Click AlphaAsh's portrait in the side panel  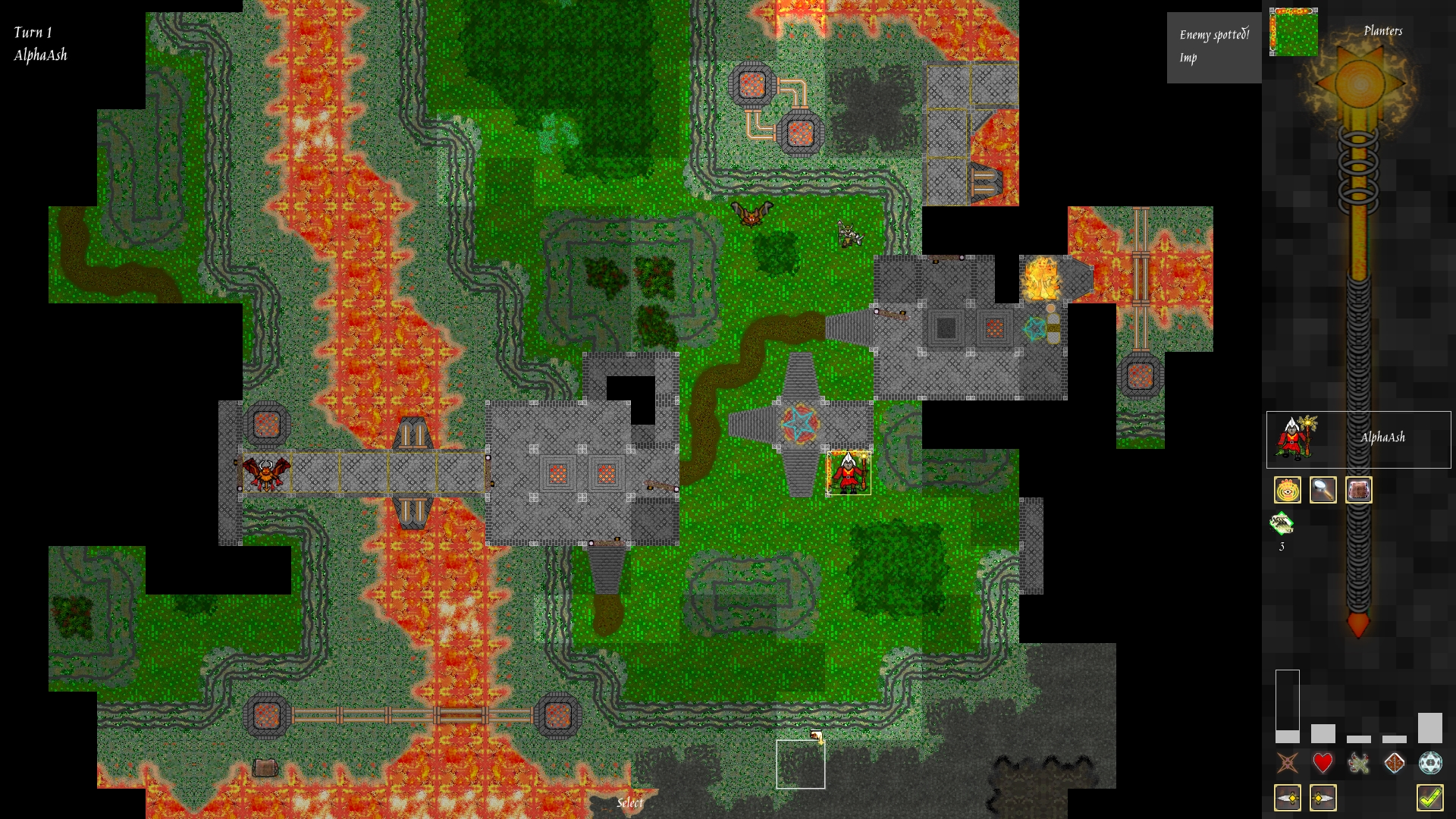tap(1295, 440)
